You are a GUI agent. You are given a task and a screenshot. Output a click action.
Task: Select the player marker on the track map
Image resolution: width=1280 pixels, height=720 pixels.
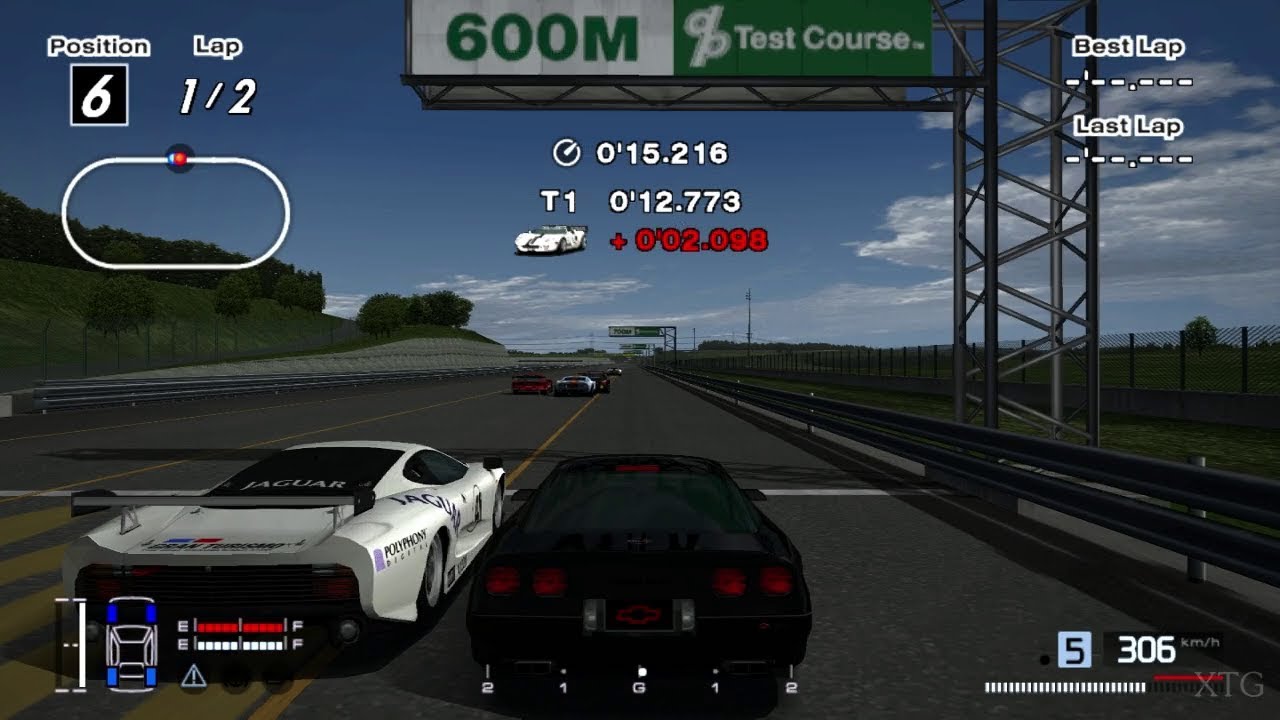coord(179,158)
